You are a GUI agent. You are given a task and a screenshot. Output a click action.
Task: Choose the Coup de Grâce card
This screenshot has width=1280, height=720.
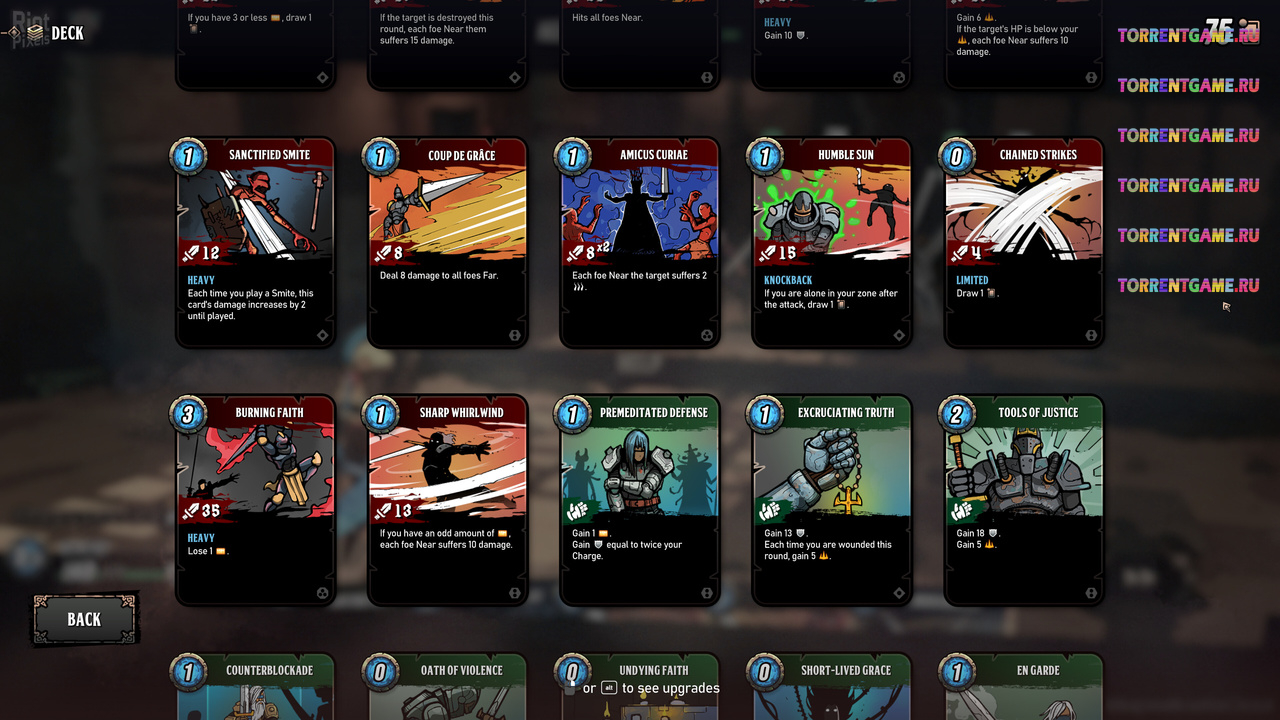(448, 243)
